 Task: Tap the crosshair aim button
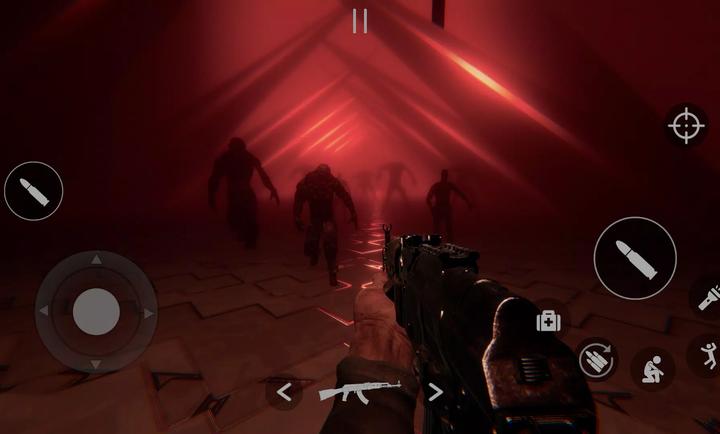click(686, 125)
